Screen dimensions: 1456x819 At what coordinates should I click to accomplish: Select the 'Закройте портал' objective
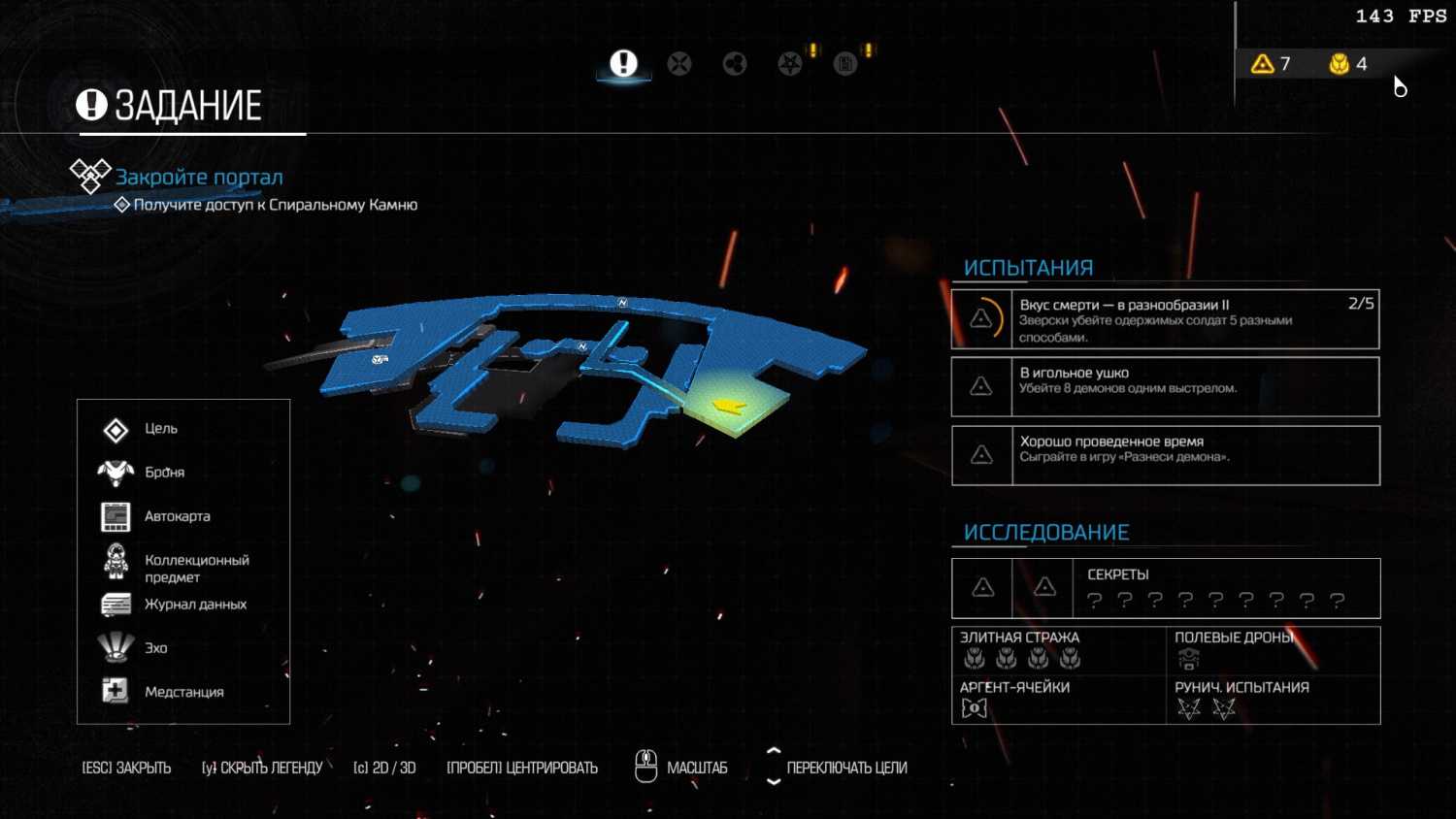[199, 178]
